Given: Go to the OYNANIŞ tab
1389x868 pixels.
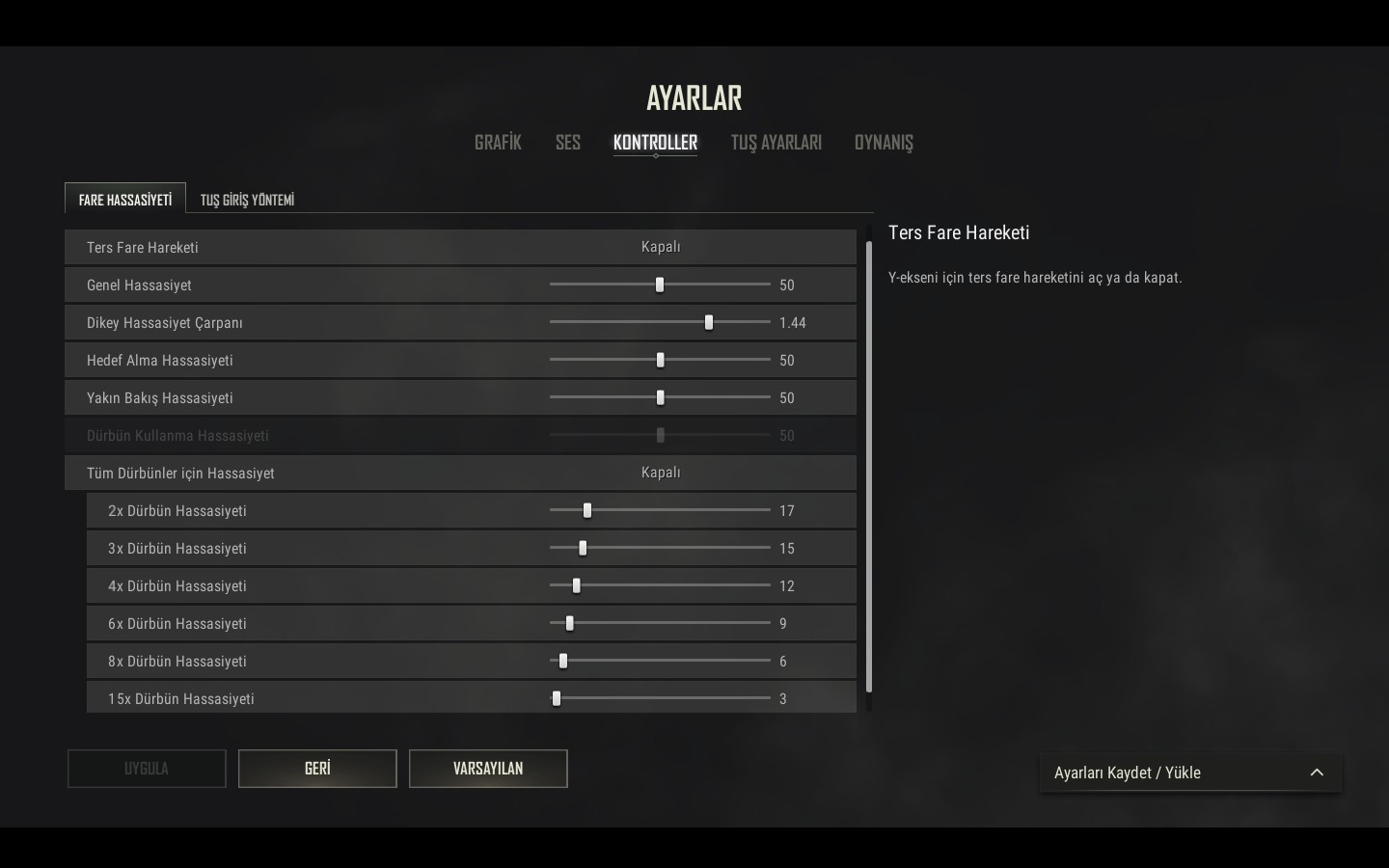Looking at the screenshot, I should [883, 143].
